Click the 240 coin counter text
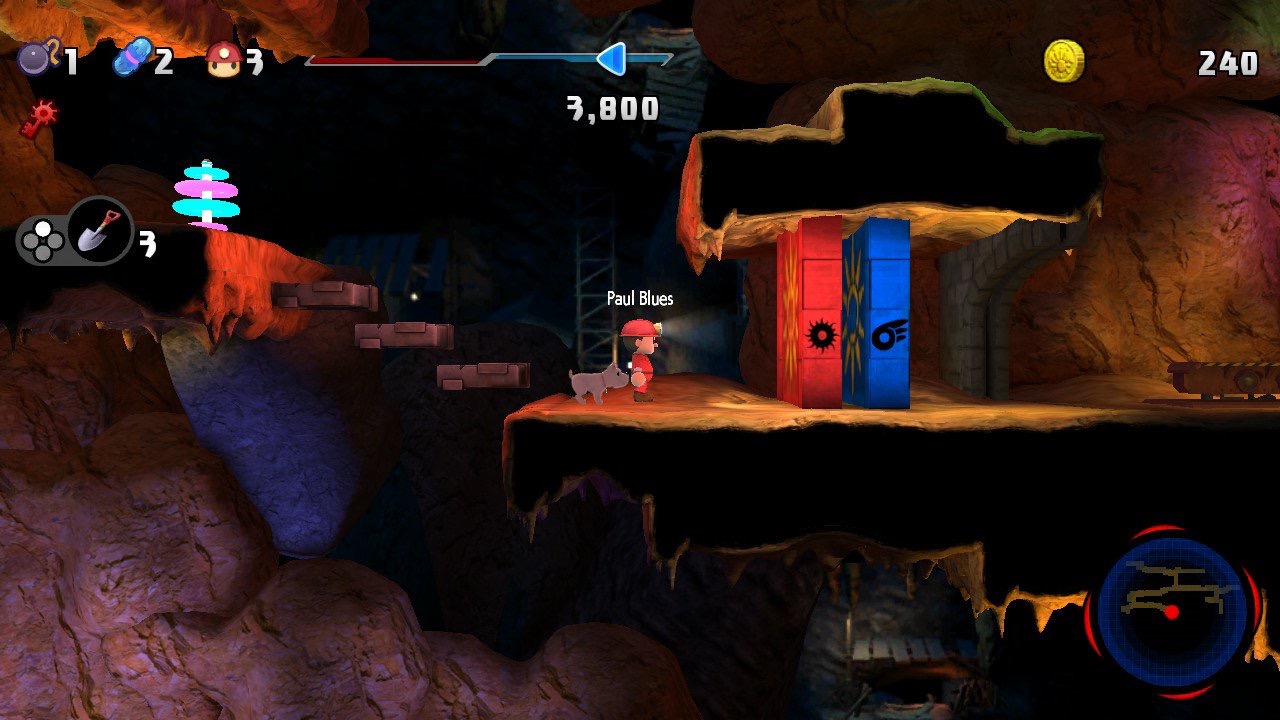 (1227, 60)
